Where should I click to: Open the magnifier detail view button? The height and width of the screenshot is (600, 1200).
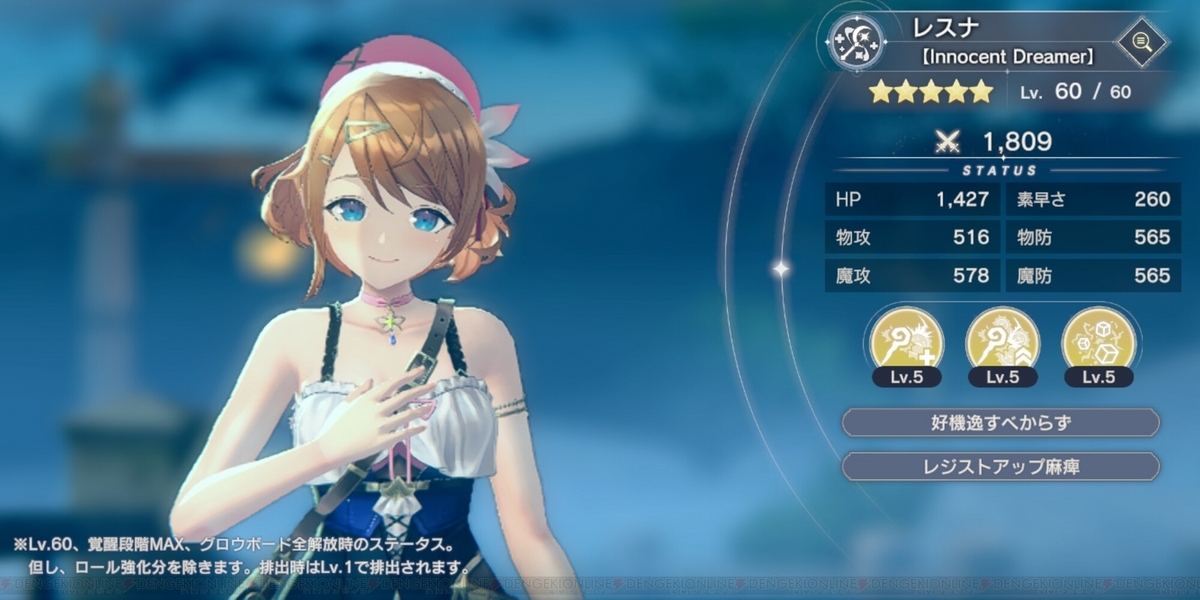pyautogui.click(x=1143, y=42)
